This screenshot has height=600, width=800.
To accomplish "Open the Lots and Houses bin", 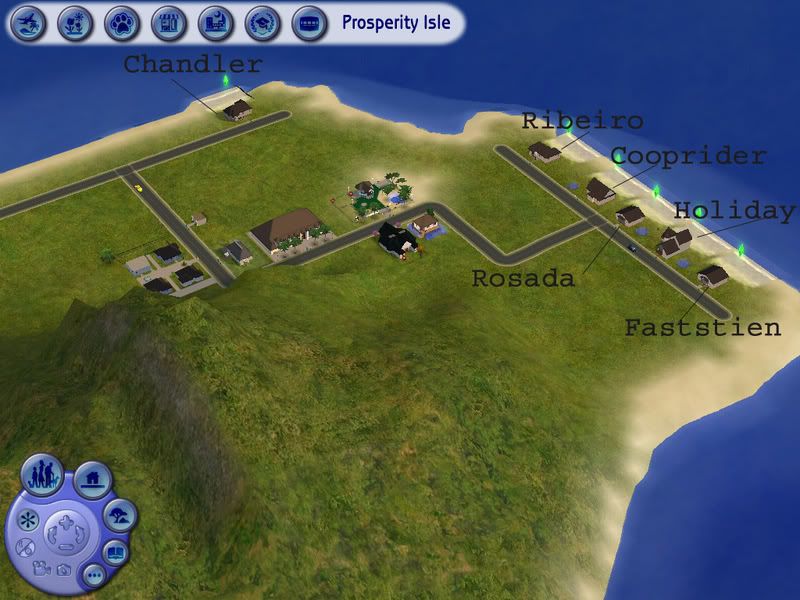I will (x=92, y=480).
